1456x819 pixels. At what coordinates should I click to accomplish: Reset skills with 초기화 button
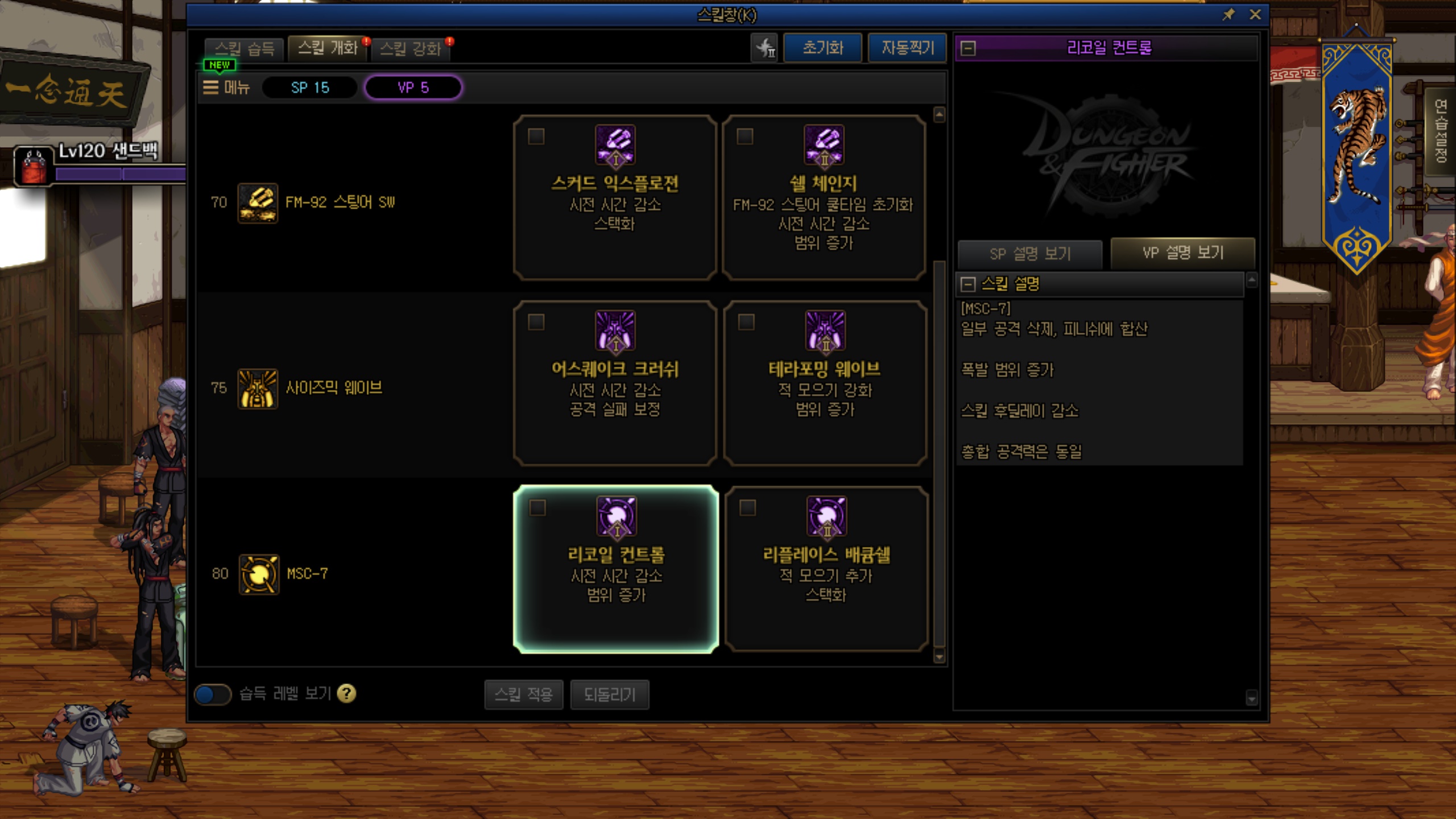(822, 48)
